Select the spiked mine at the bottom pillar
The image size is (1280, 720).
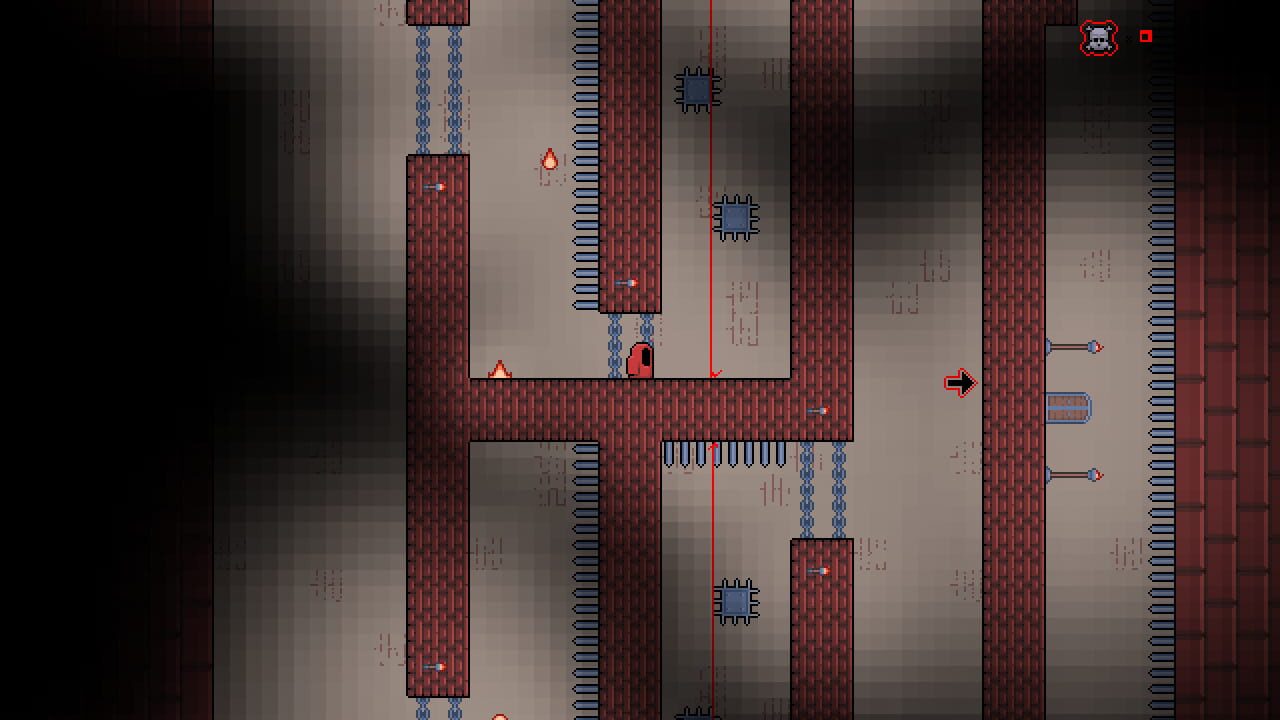[x=736, y=600]
